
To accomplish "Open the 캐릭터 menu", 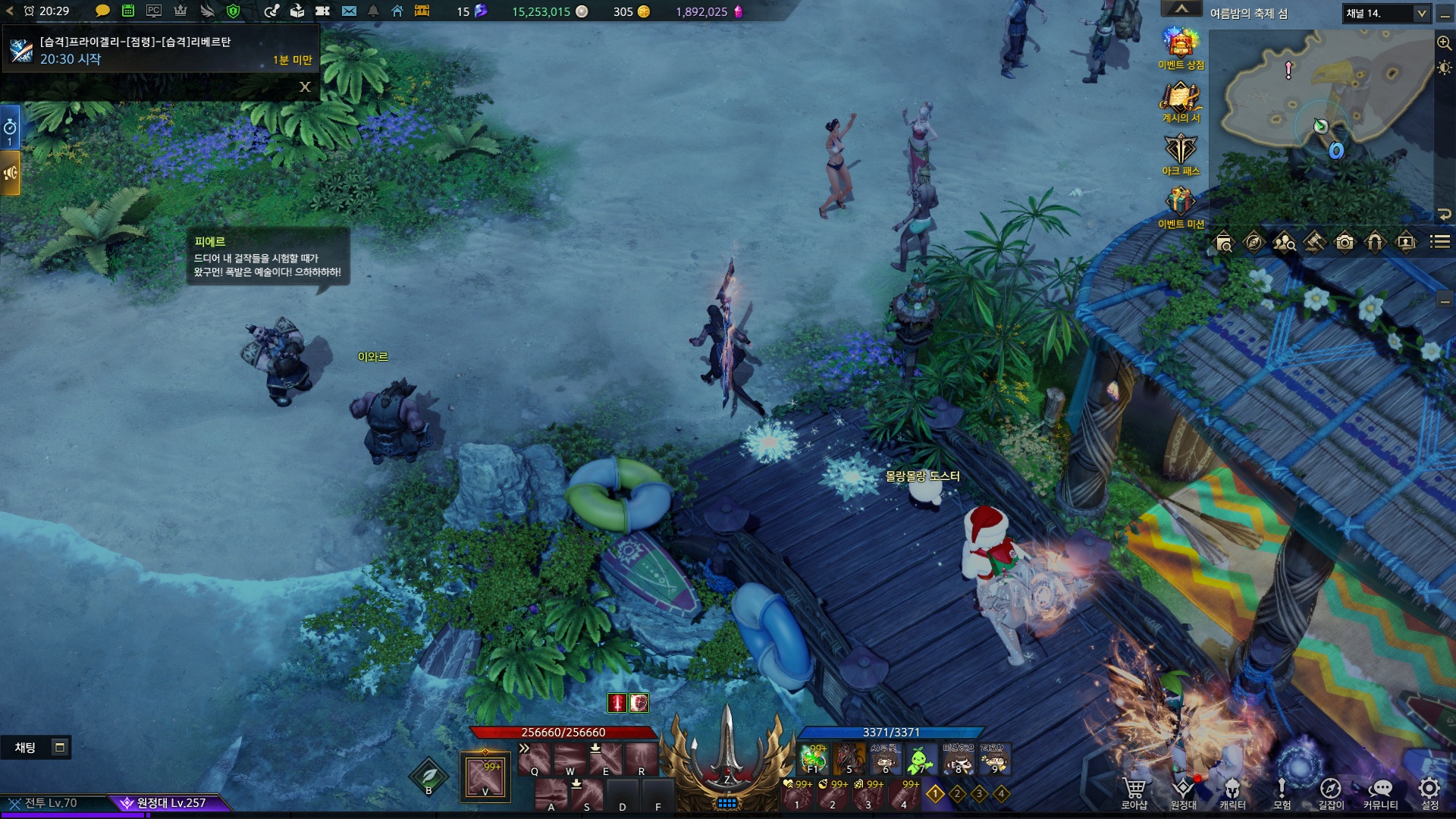I will 1232,791.
